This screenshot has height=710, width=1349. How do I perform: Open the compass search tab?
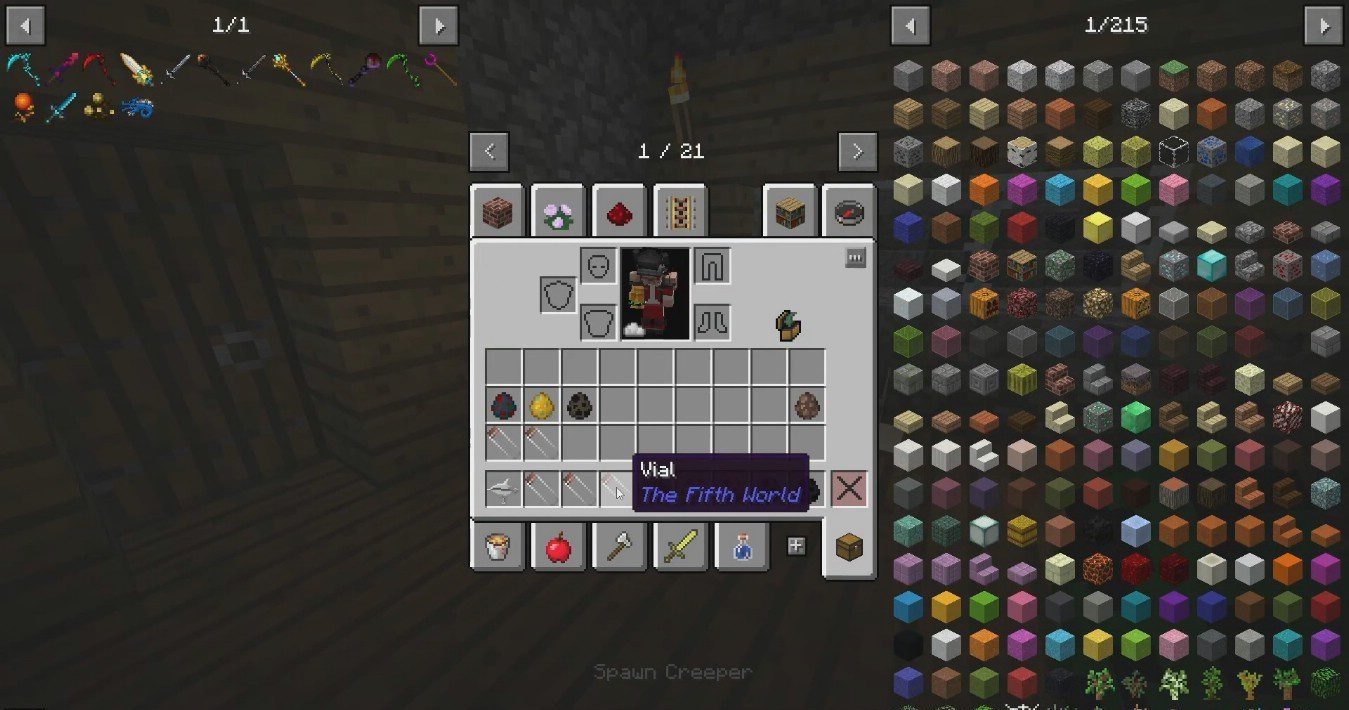click(851, 212)
